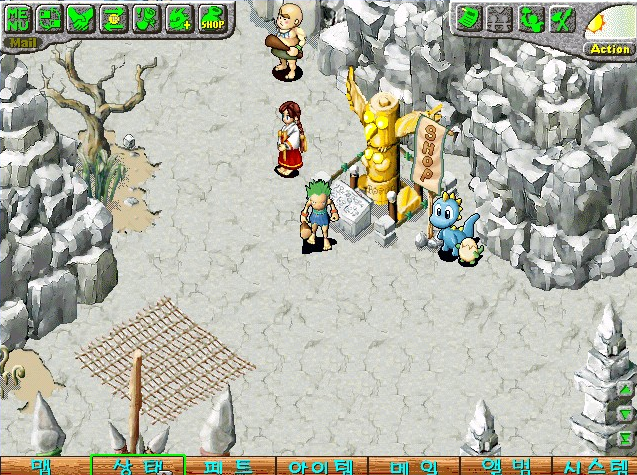Select the 시스템 (System) tab
The image size is (637, 475).
click(595, 466)
